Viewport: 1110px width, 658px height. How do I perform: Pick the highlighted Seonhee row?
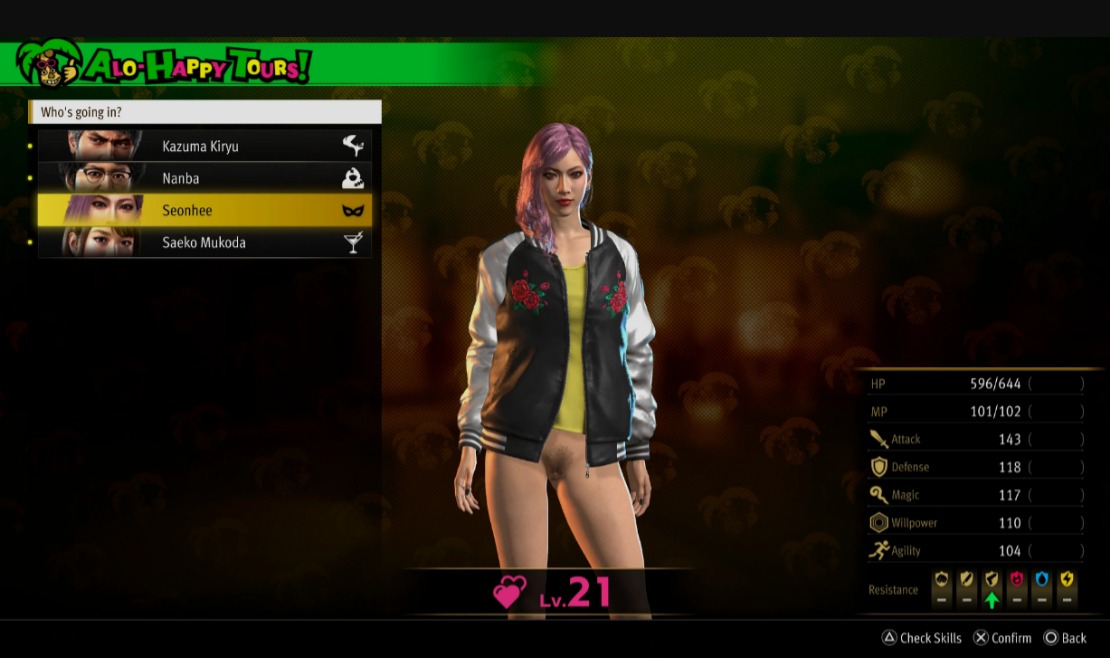tap(204, 210)
